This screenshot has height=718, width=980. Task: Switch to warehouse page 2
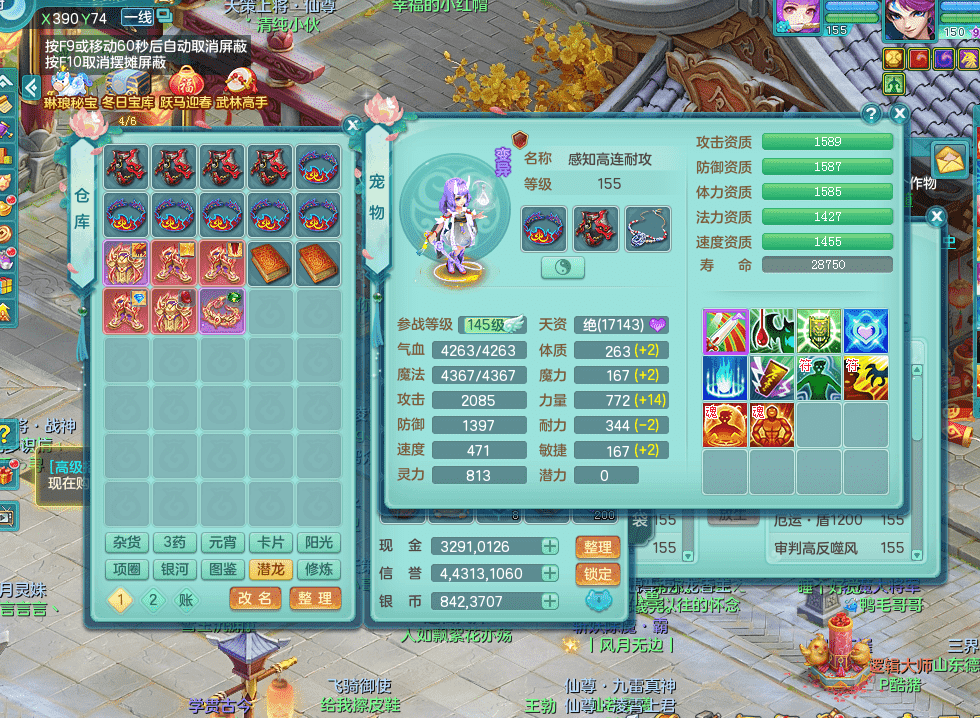pyautogui.click(x=153, y=599)
